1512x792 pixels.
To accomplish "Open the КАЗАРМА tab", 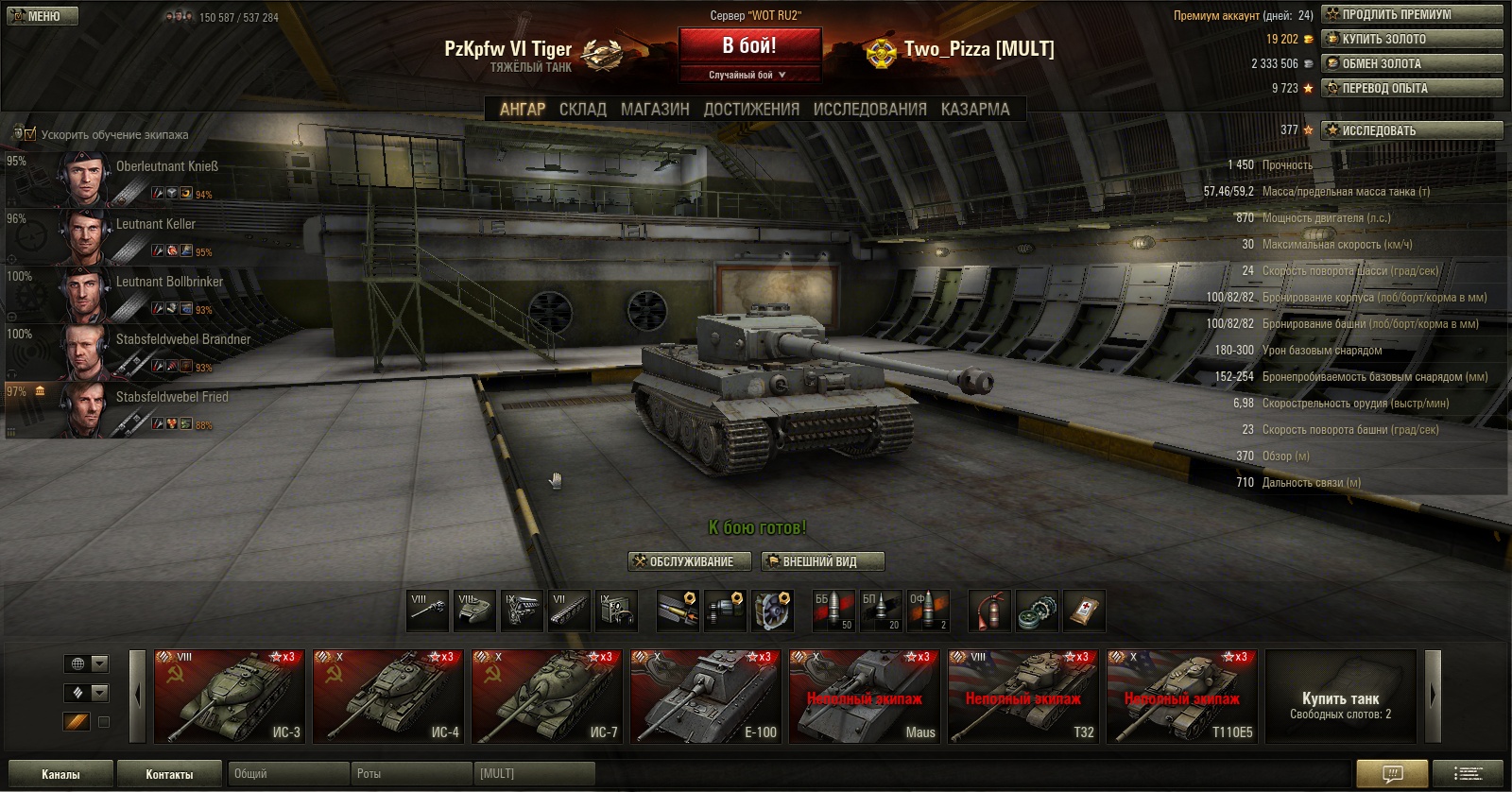I will click(975, 110).
